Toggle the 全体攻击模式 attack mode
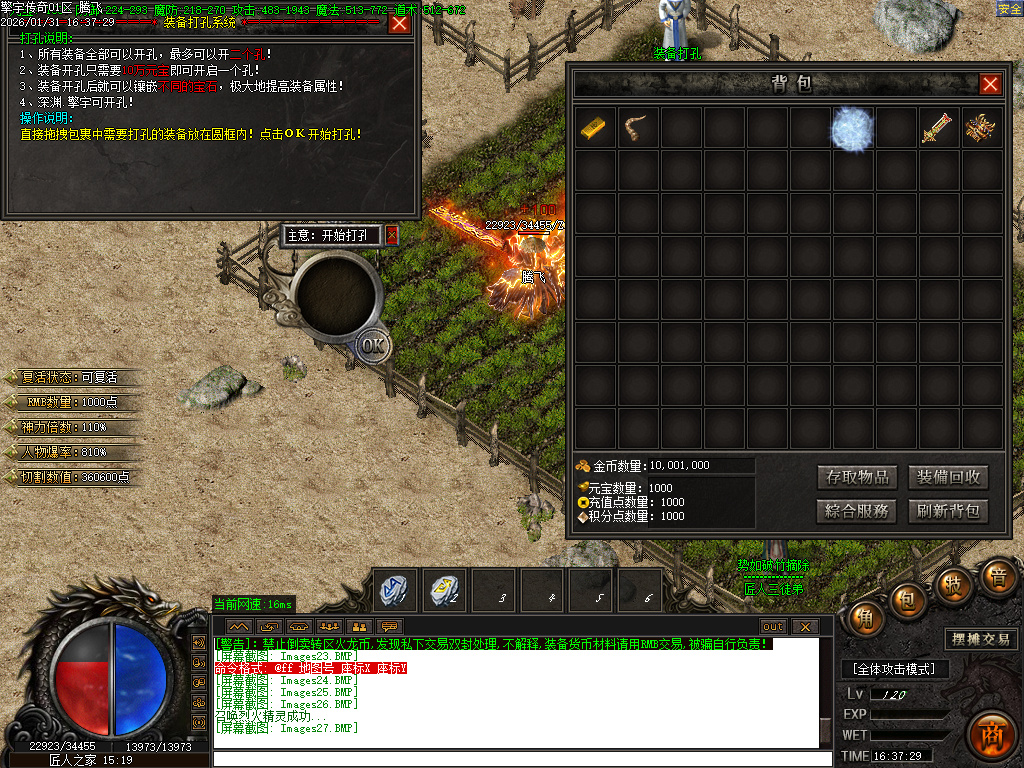The image size is (1024, 768). click(x=894, y=668)
